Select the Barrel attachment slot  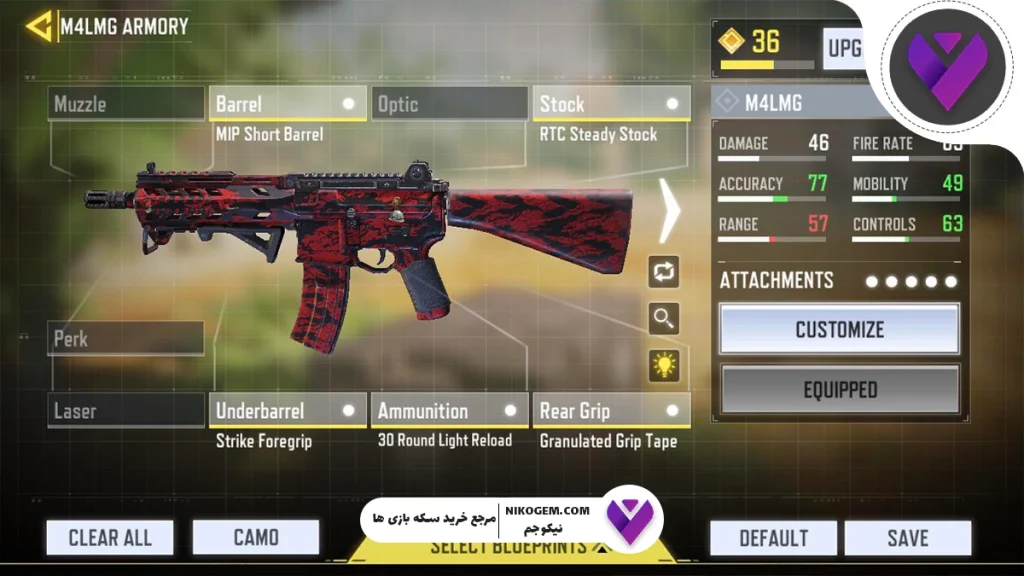[x=287, y=104]
